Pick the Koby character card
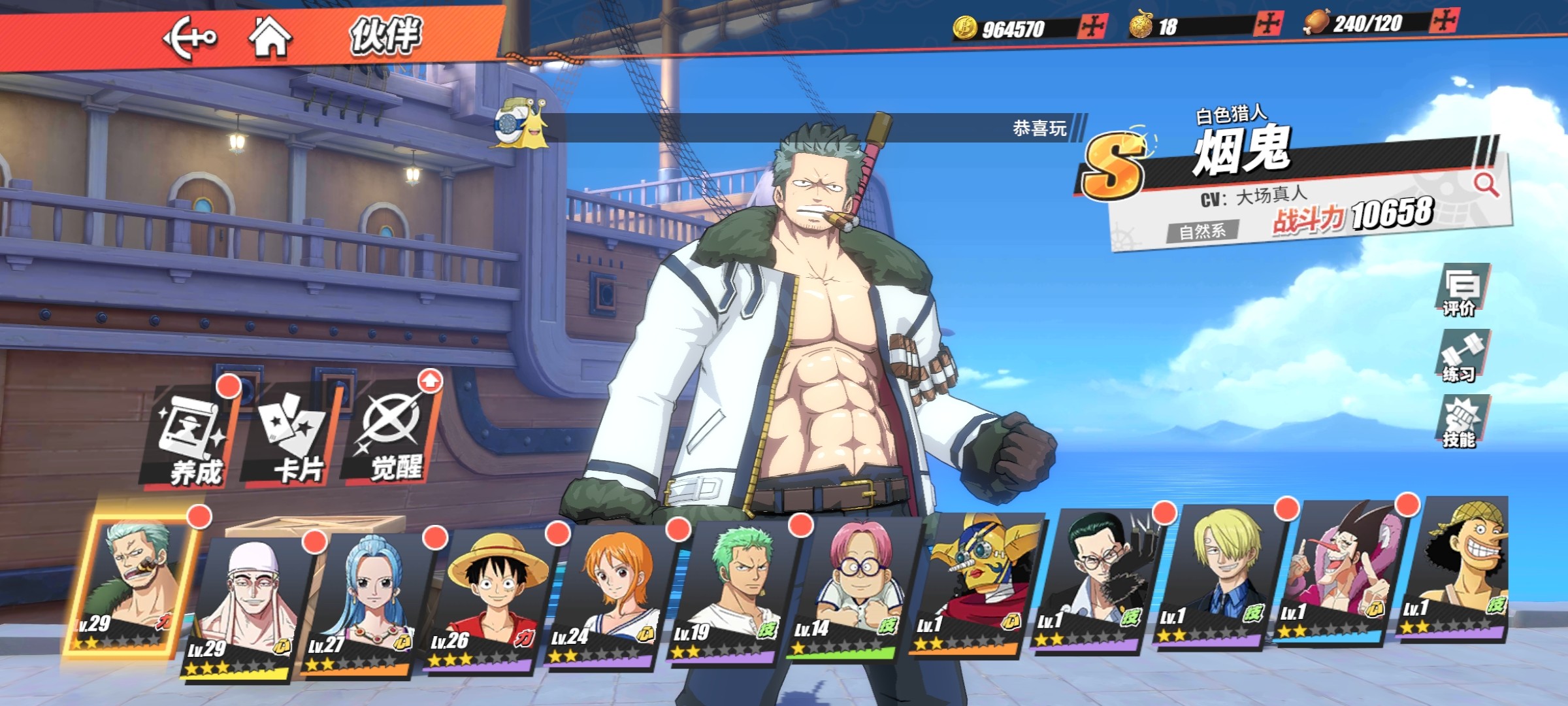Screen dimensions: 1568x706 click(x=853, y=588)
